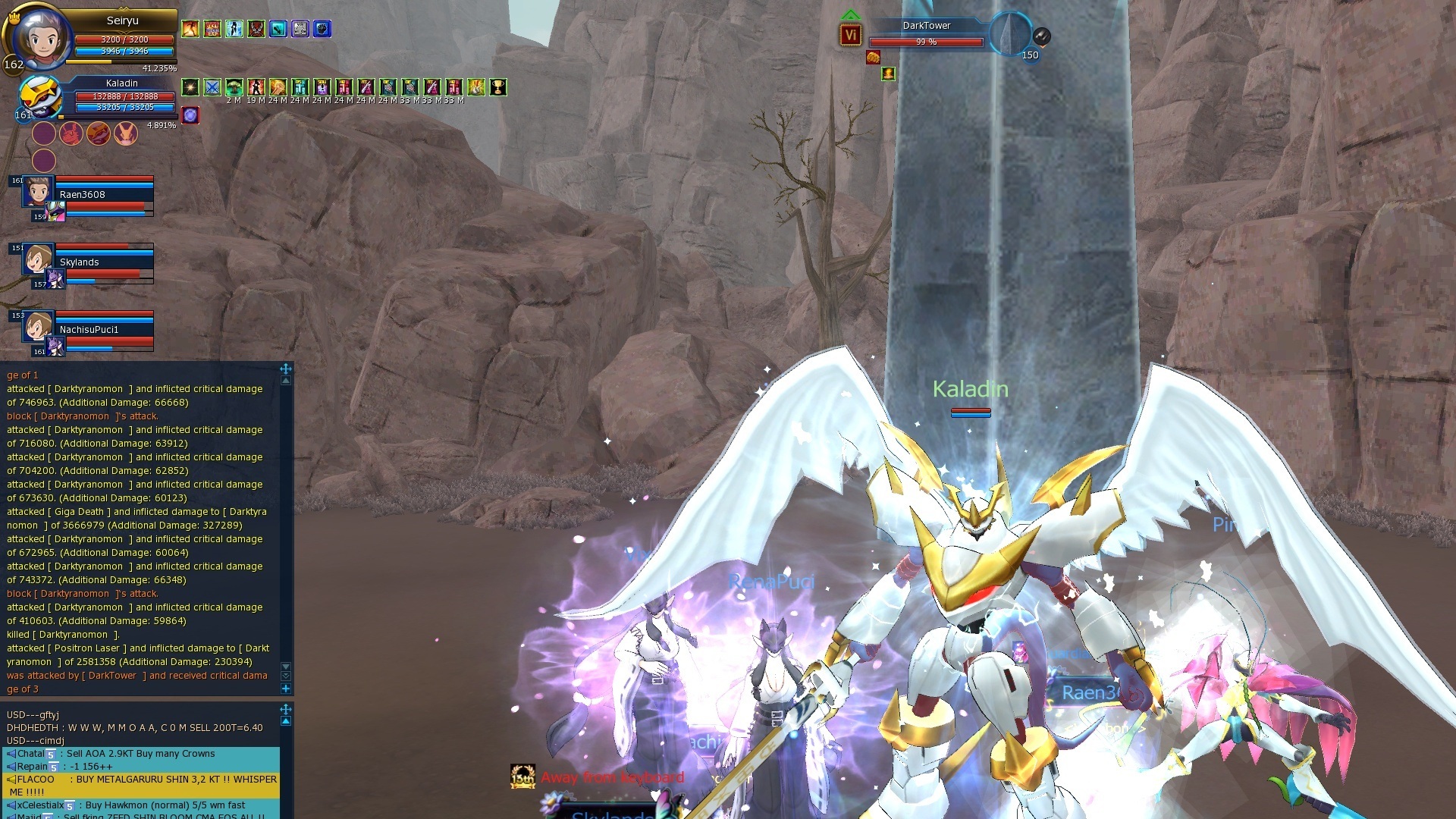This screenshot has width=1456, height=819.
Task: Click the blue fist tamer buff icon
Action: point(322,29)
